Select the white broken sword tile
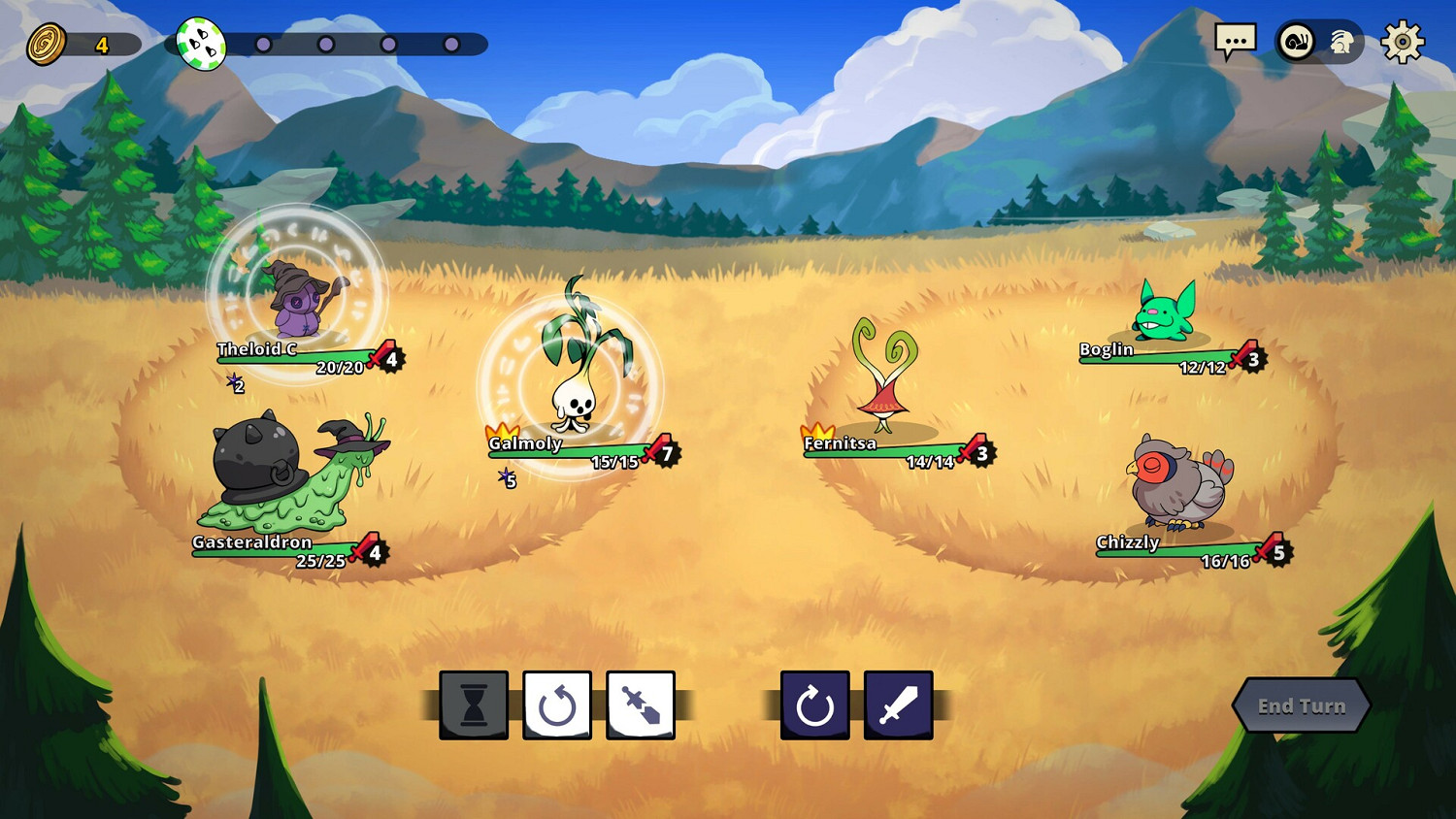The image size is (1456, 819). point(641,705)
